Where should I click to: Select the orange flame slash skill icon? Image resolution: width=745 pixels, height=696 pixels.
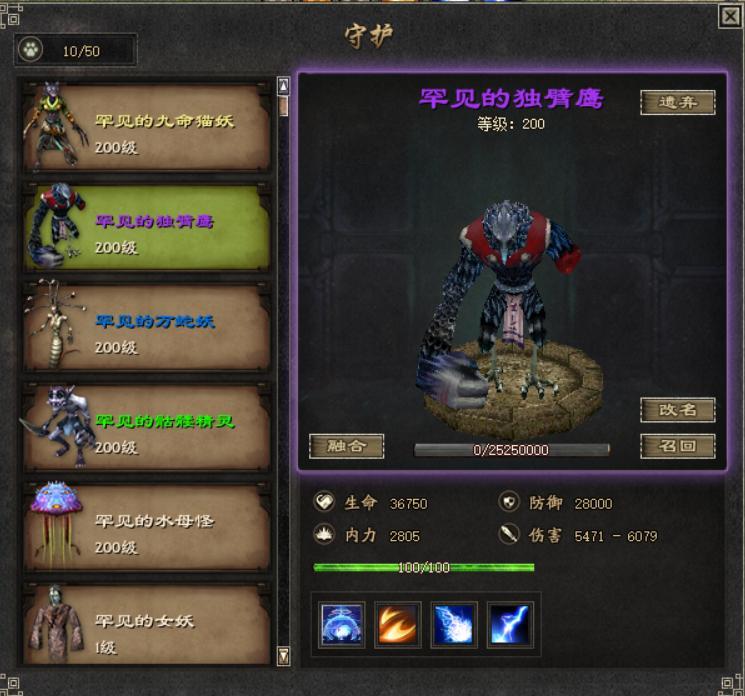[398, 624]
